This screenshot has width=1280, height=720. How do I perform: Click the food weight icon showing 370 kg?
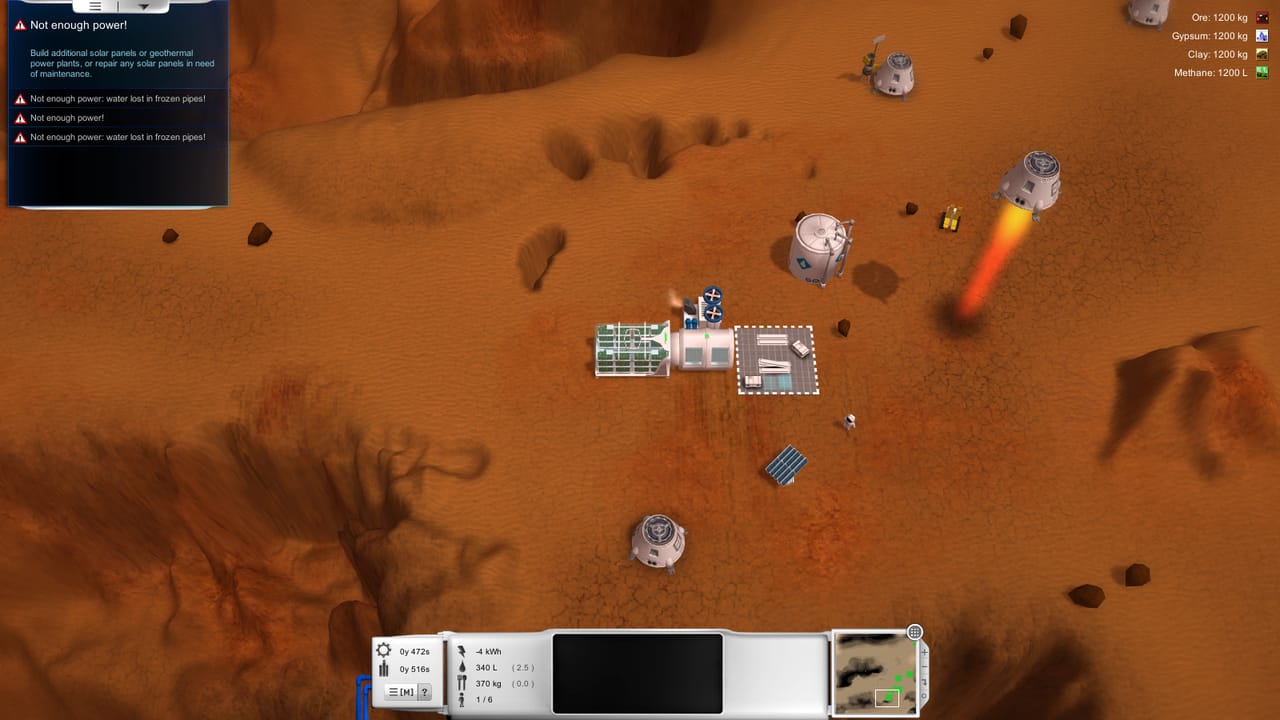[x=461, y=683]
